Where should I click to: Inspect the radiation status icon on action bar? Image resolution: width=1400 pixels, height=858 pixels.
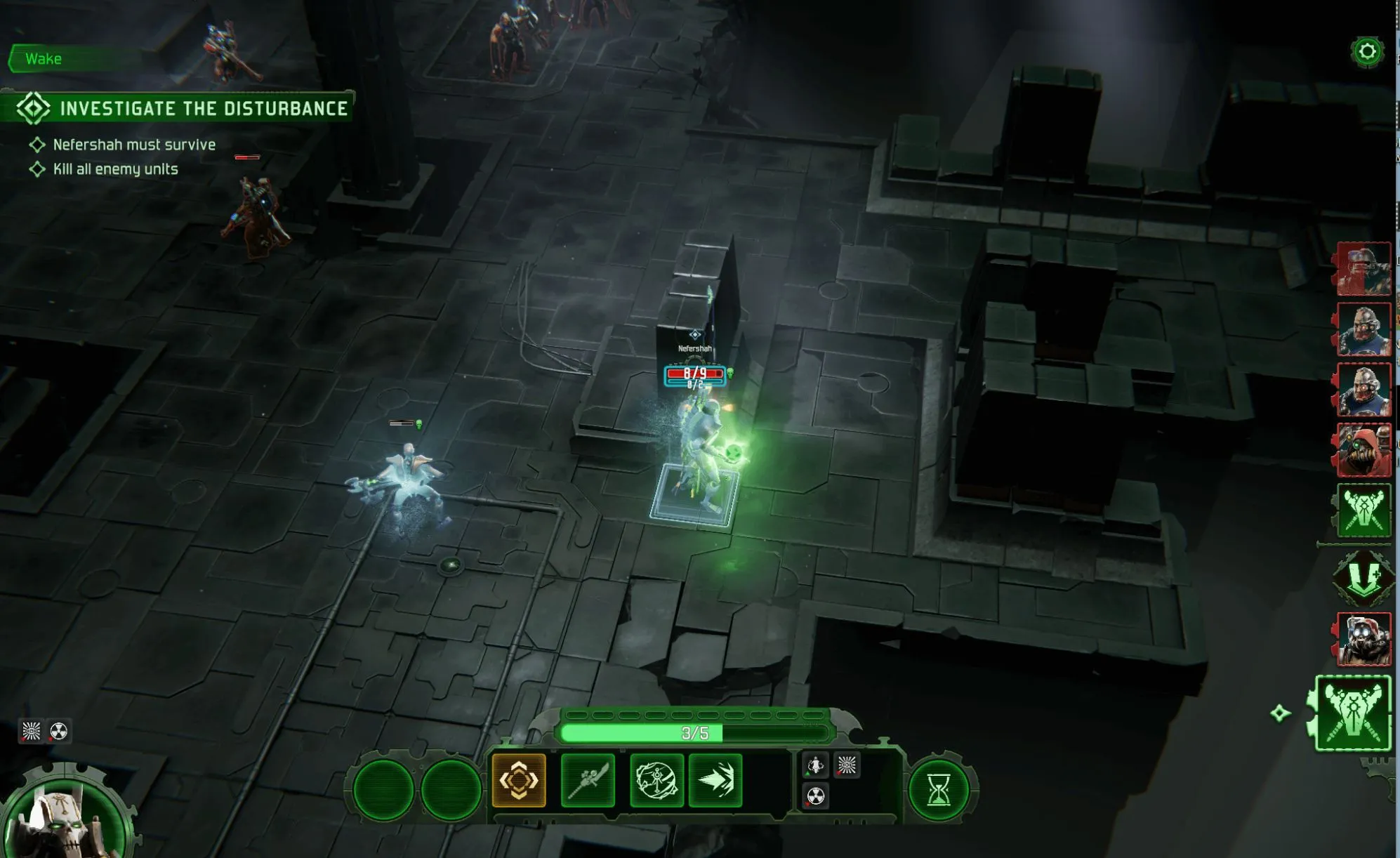click(815, 796)
